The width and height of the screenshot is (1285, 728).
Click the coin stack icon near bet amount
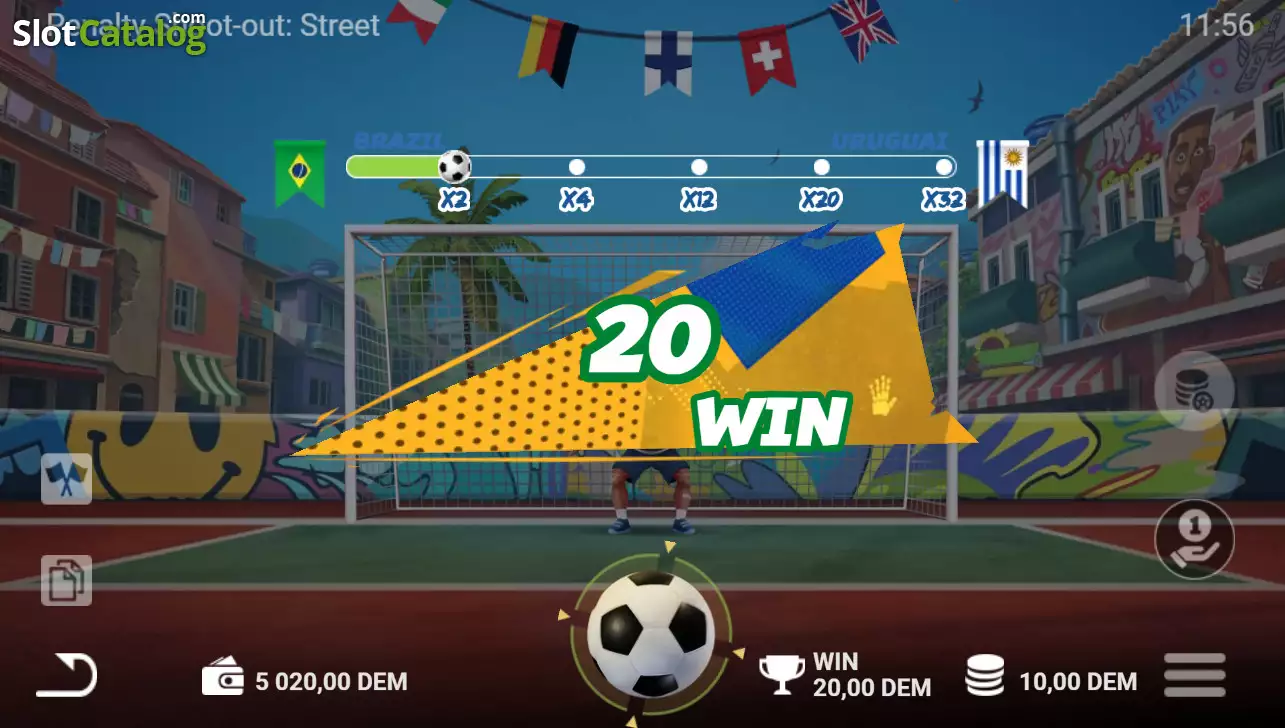coord(987,675)
